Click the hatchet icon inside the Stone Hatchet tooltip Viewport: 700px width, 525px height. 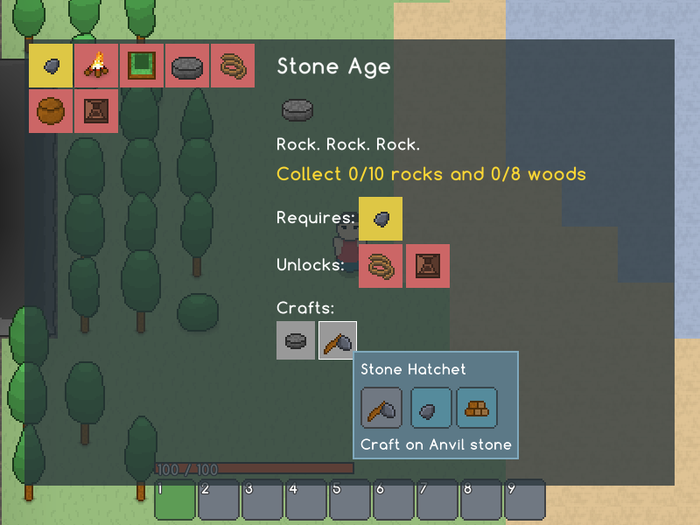tap(381, 408)
